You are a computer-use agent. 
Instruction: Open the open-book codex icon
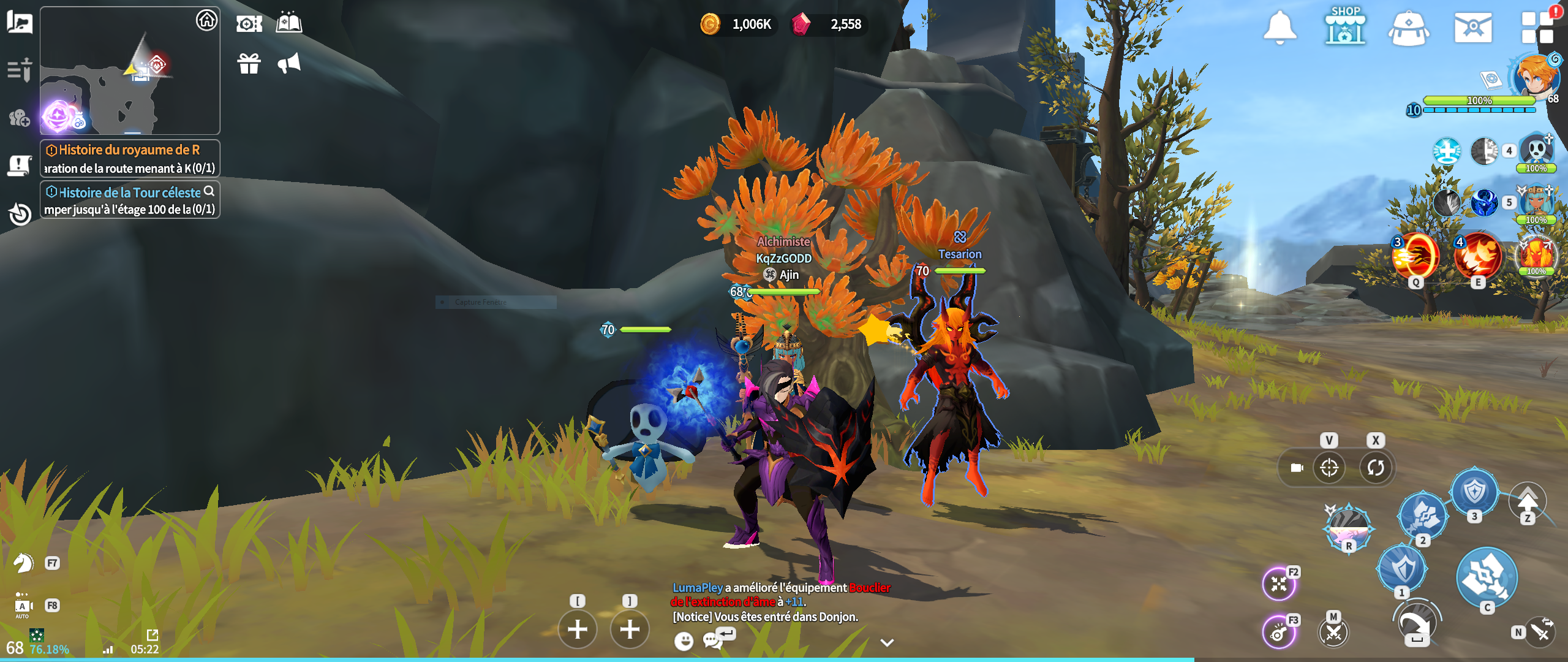[289, 23]
